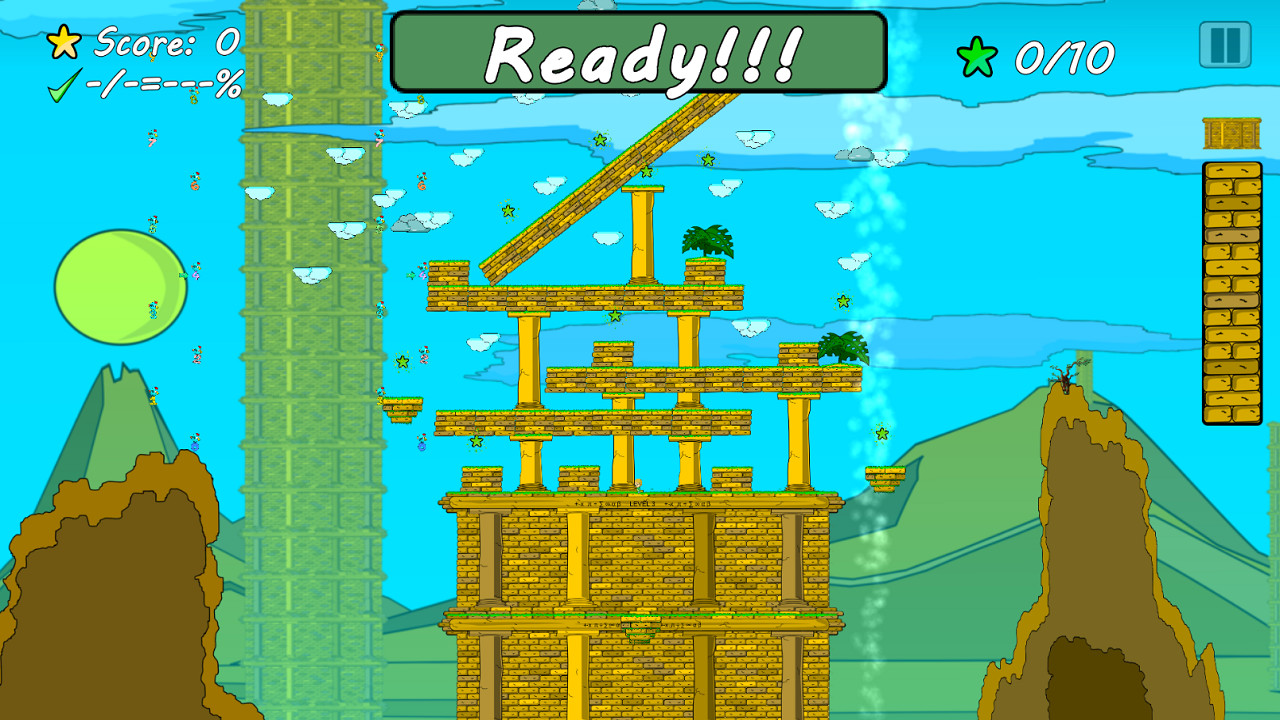This screenshot has width=1280, height=720.
Task: Click the Ready!!! banner
Action: pos(640,52)
